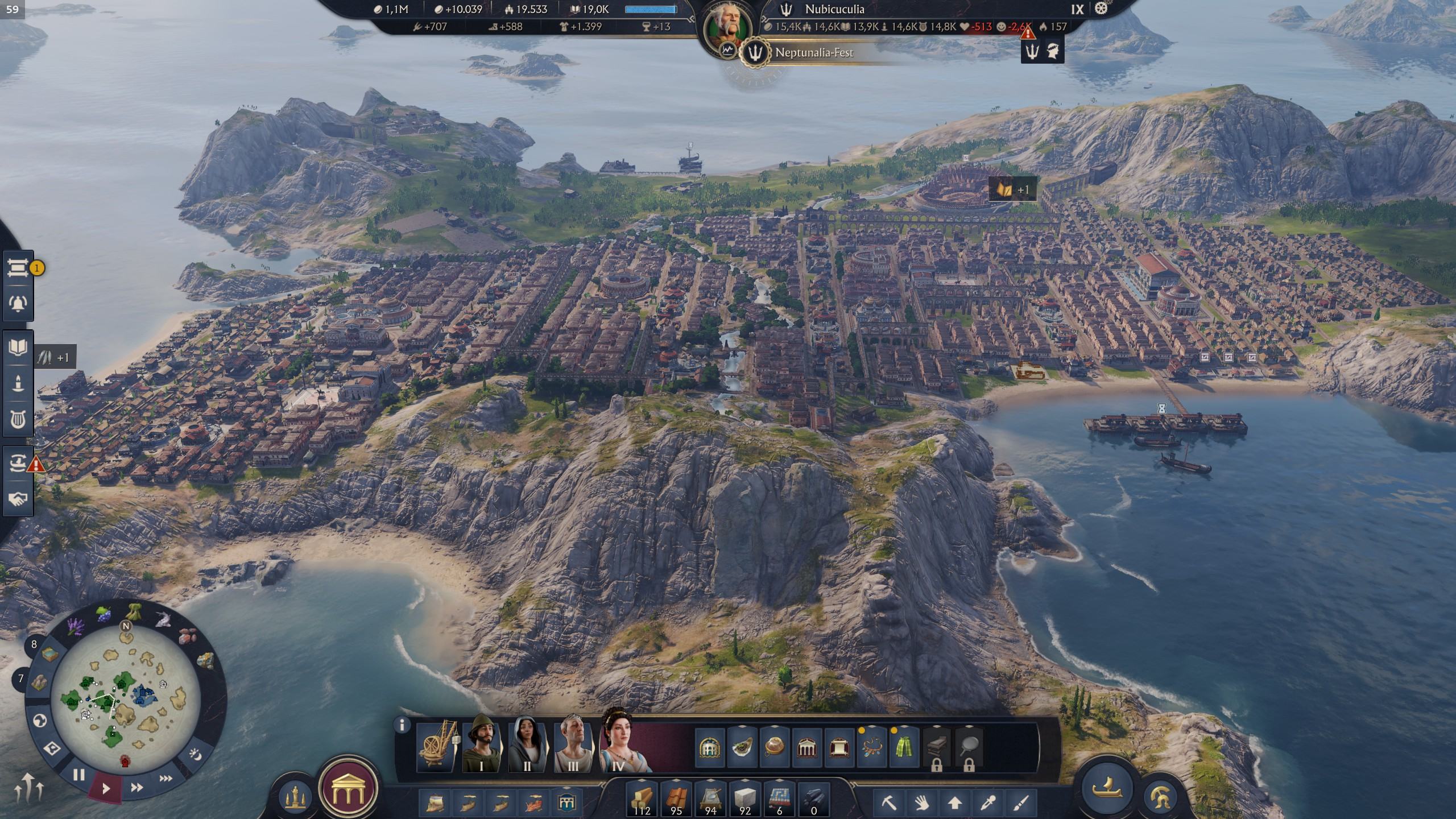Toggle the day and night cycle
The width and height of the screenshot is (1456, 819).
[x=195, y=755]
